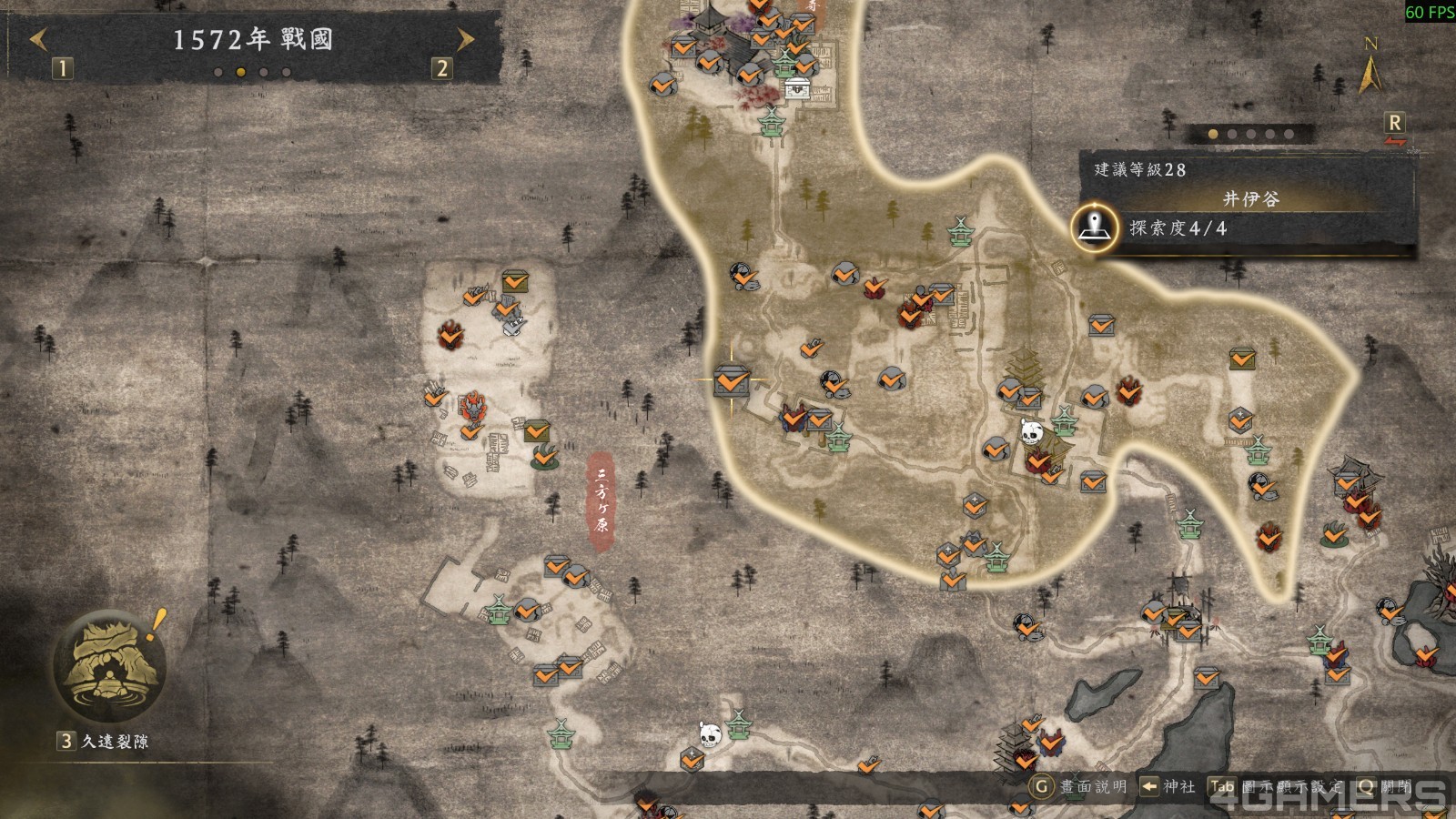The image size is (1456, 819).
Task: Click the location pin icon on the 井伊谷 panel
Action: click(1096, 229)
